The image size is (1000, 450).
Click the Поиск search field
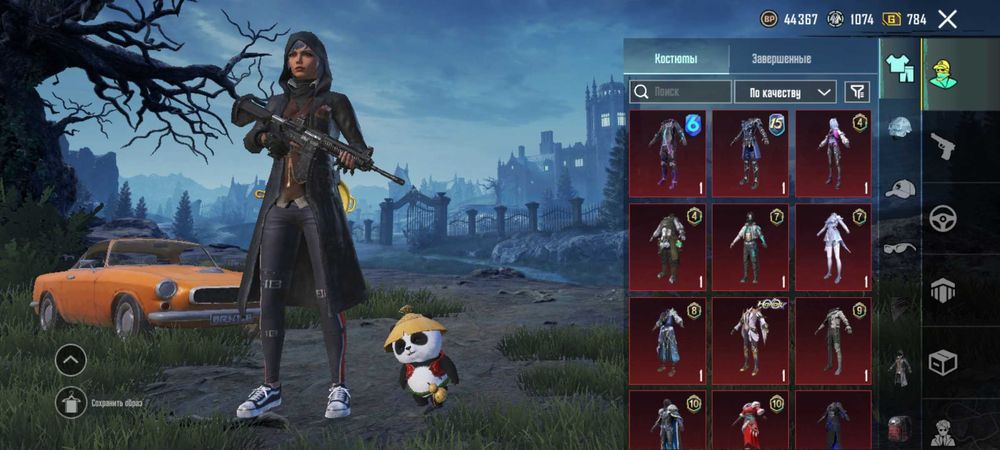[681, 92]
